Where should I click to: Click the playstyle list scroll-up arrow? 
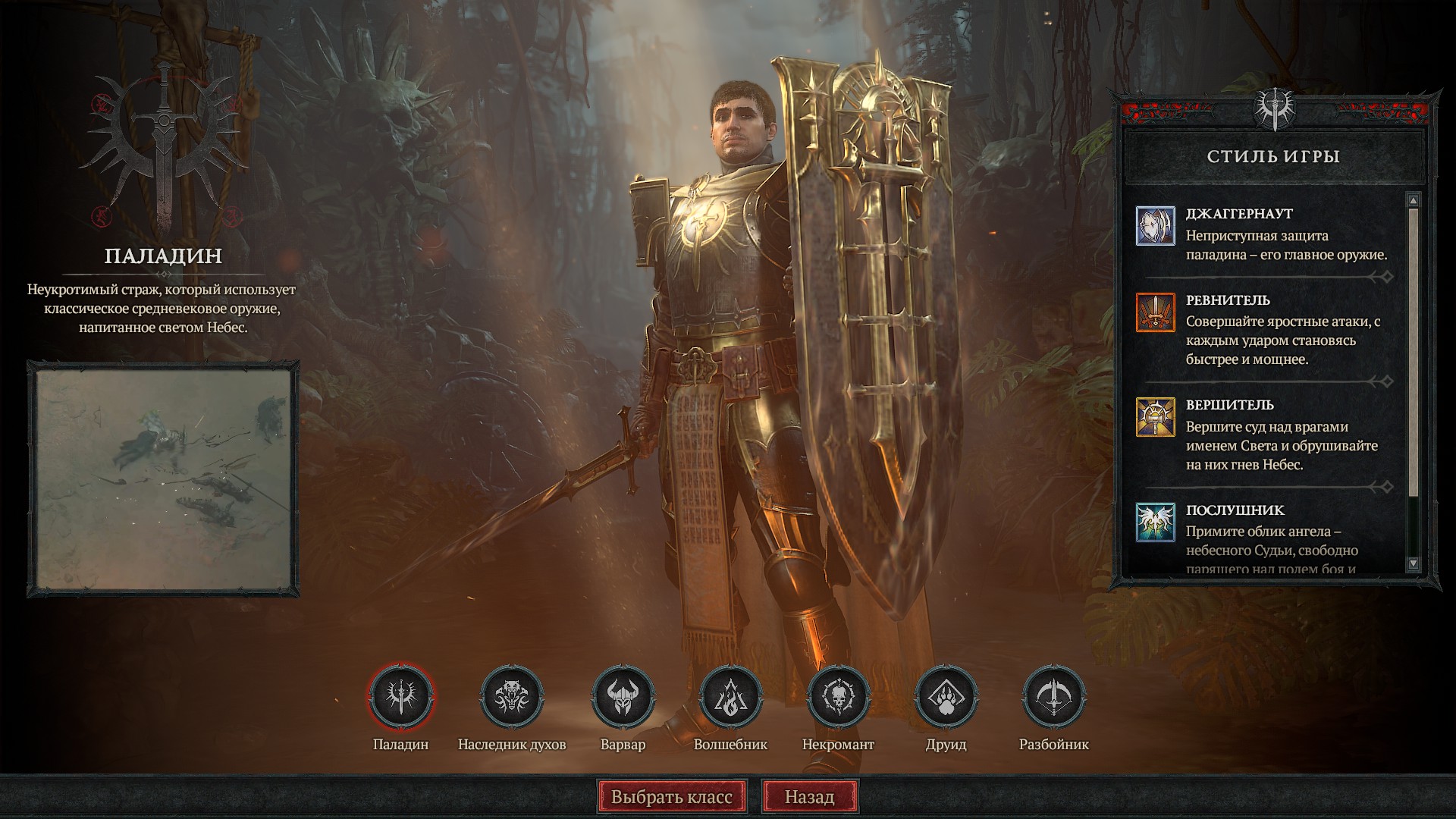(x=1413, y=200)
